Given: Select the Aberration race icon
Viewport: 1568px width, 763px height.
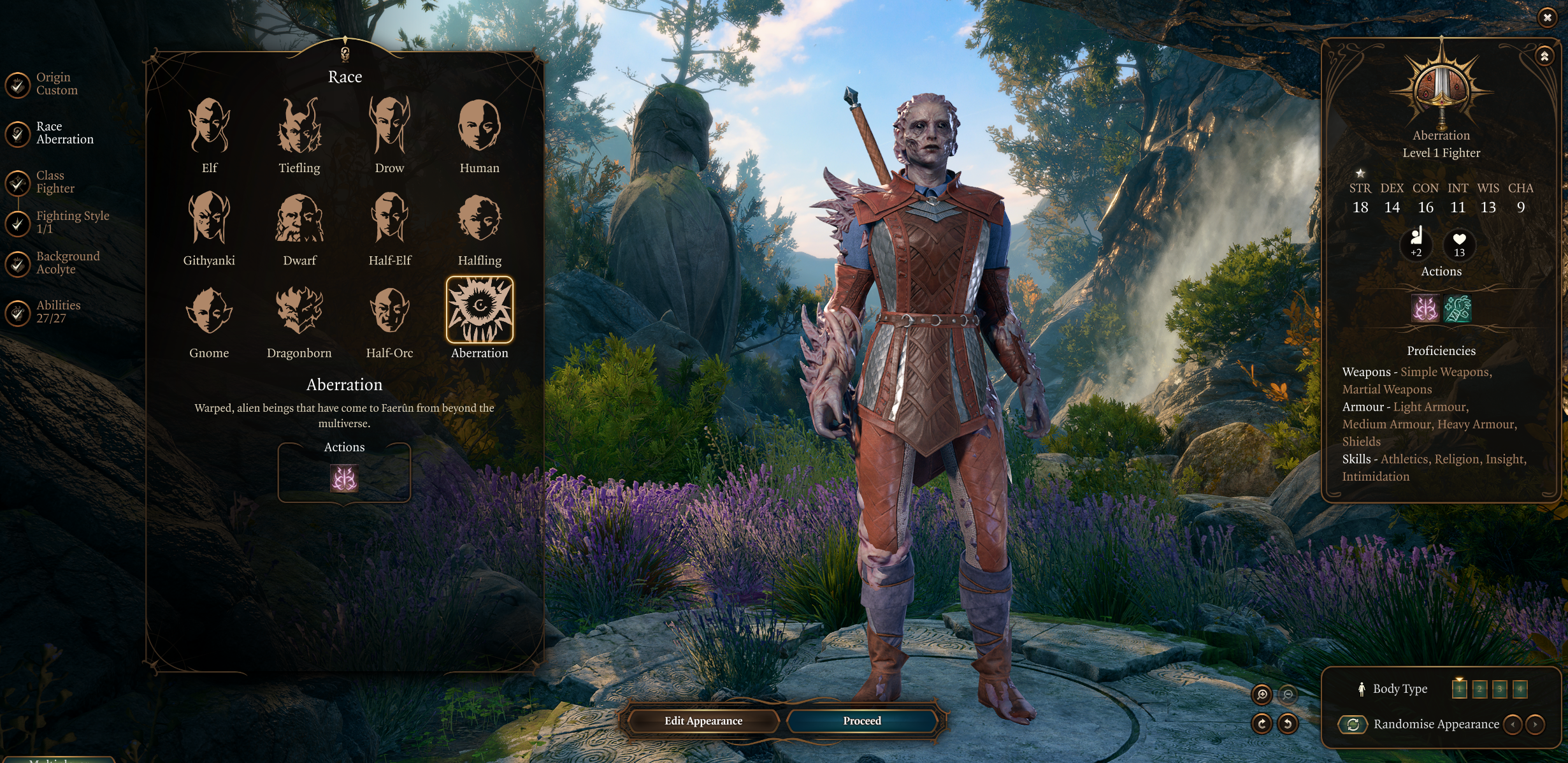Looking at the screenshot, I should point(479,310).
